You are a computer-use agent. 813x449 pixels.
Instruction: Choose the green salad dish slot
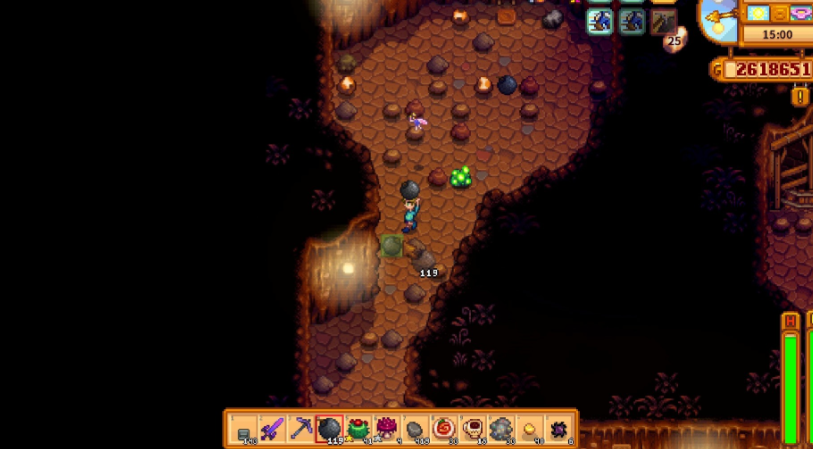[x=358, y=430]
